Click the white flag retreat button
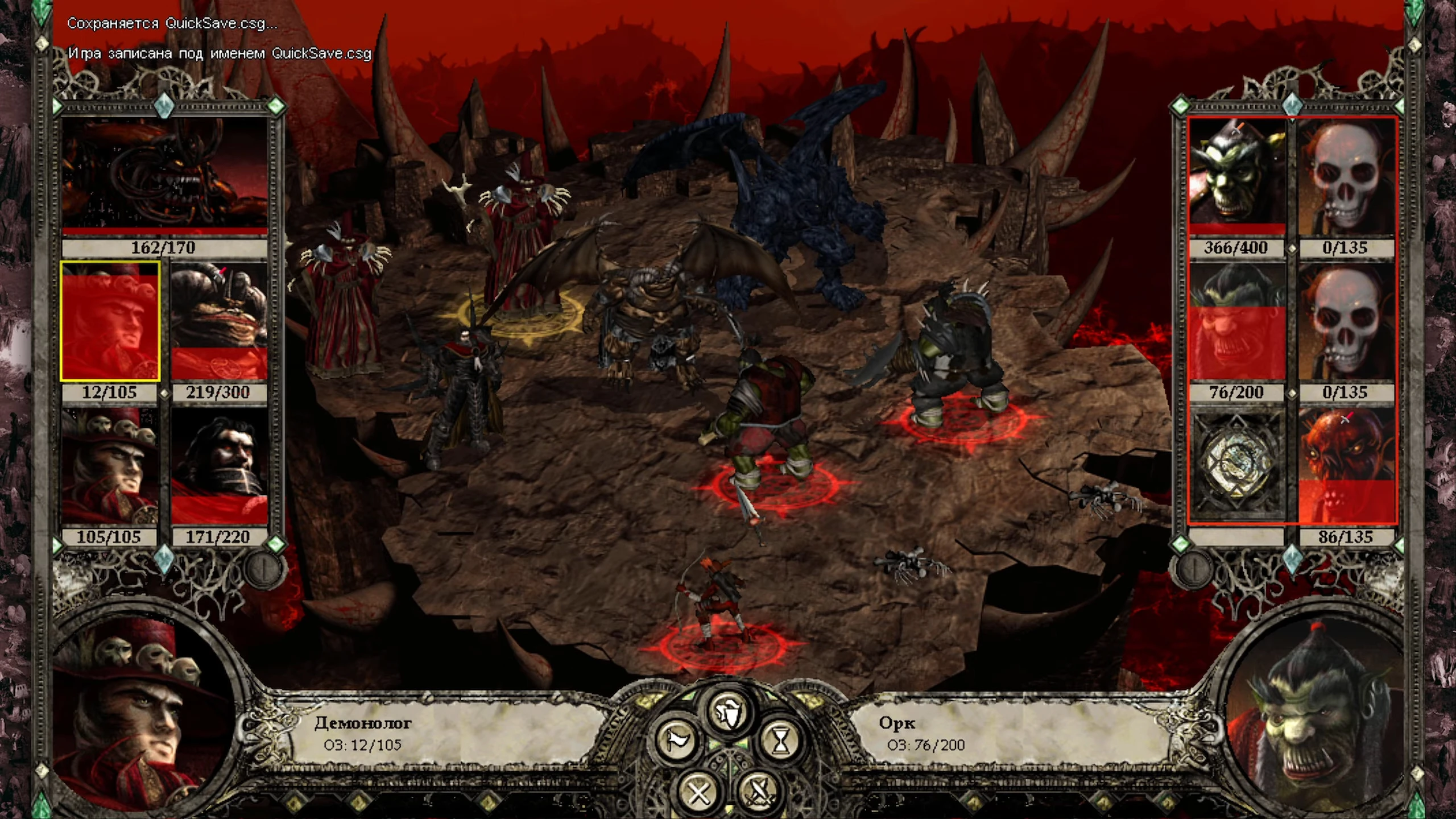 click(x=677, y=741)
